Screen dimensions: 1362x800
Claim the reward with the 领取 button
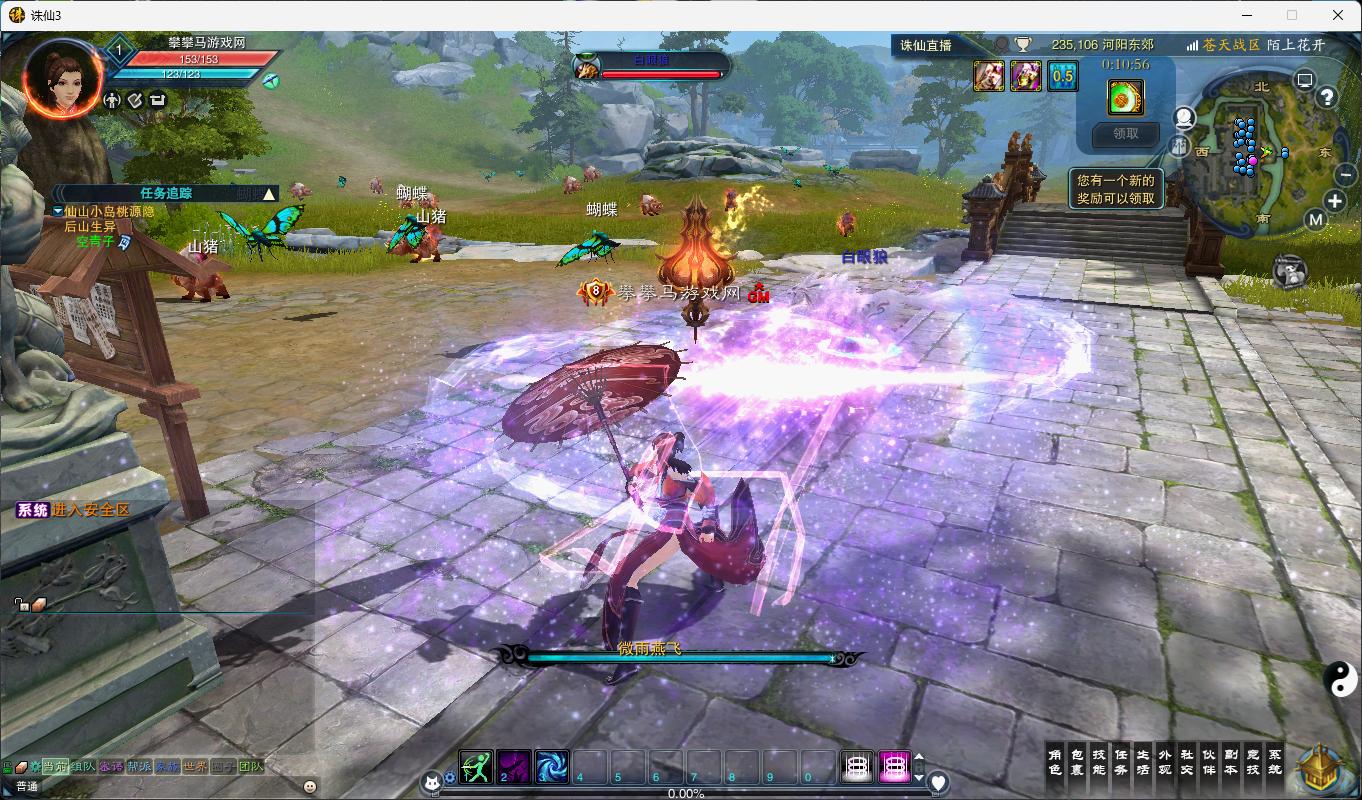pyautogui.click(x=1125, y=133)
